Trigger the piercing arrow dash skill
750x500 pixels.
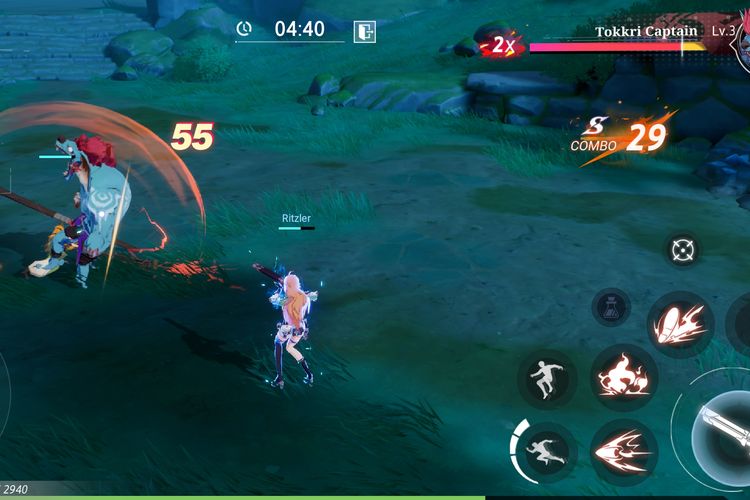coord(623,452)
